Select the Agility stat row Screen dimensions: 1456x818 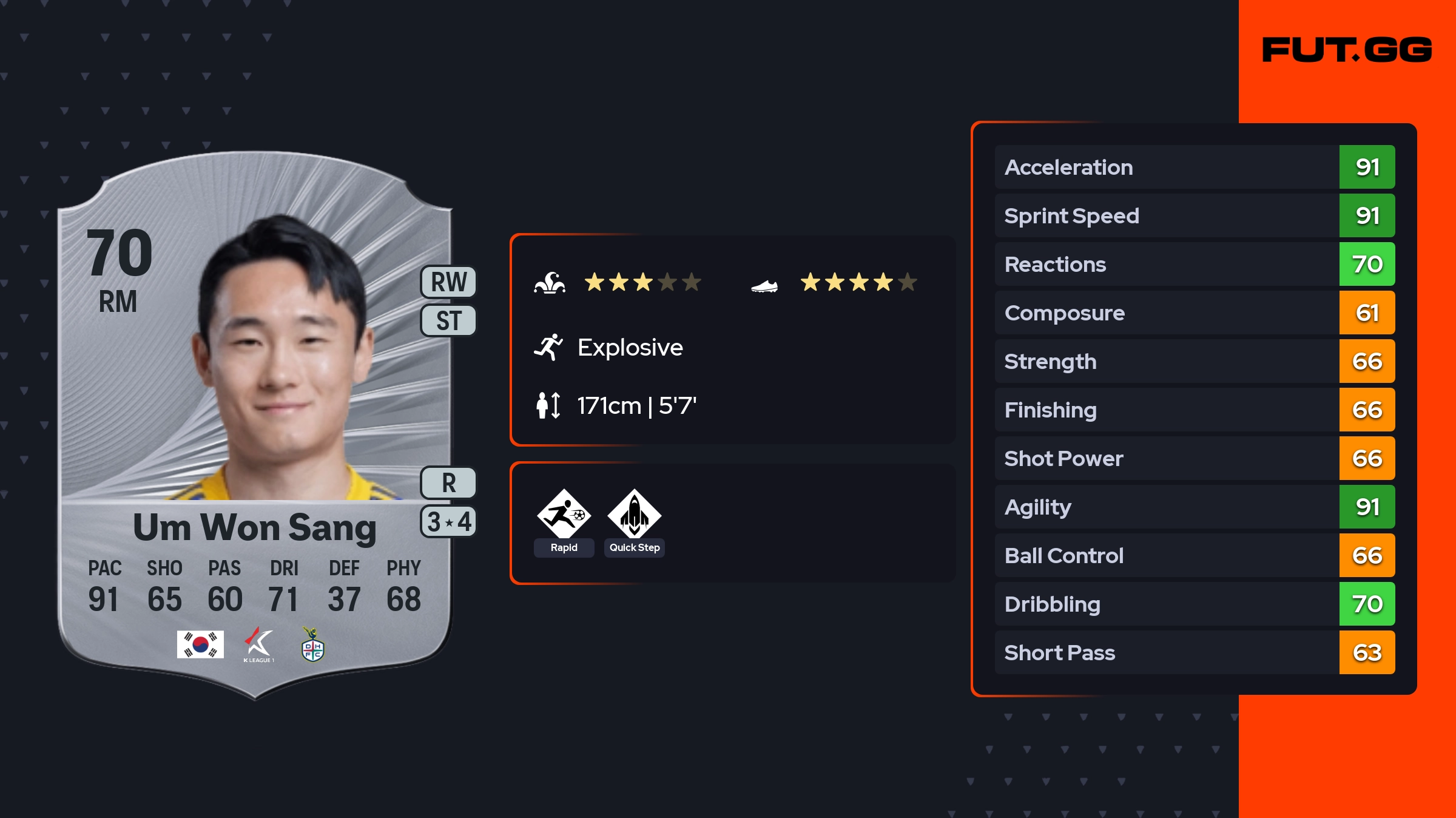coord(1194,507)
